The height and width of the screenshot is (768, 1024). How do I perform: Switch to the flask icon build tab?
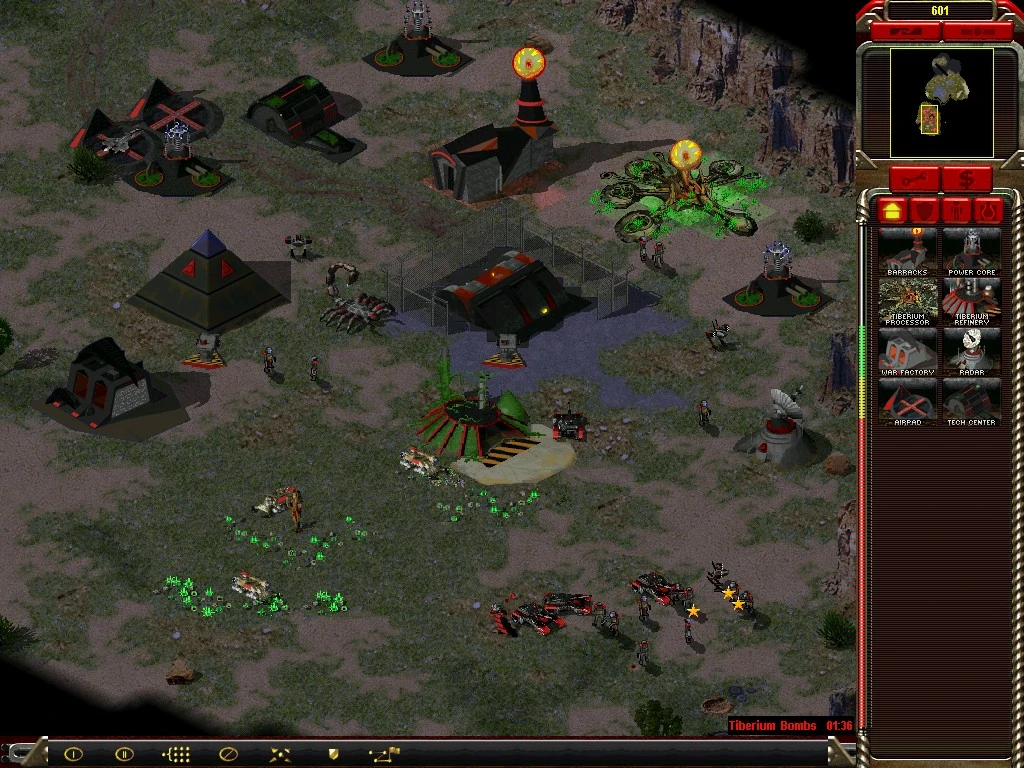990,211
